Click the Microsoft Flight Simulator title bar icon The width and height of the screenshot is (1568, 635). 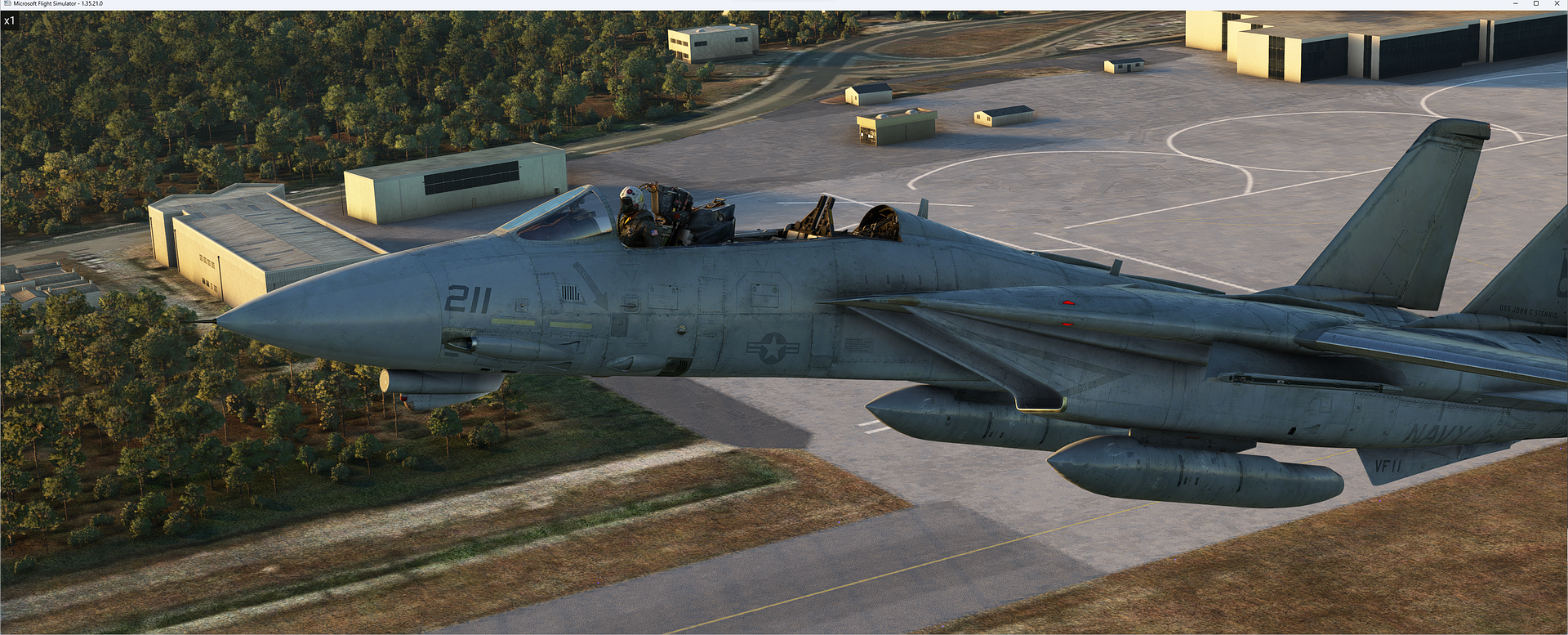pos(7,3)
